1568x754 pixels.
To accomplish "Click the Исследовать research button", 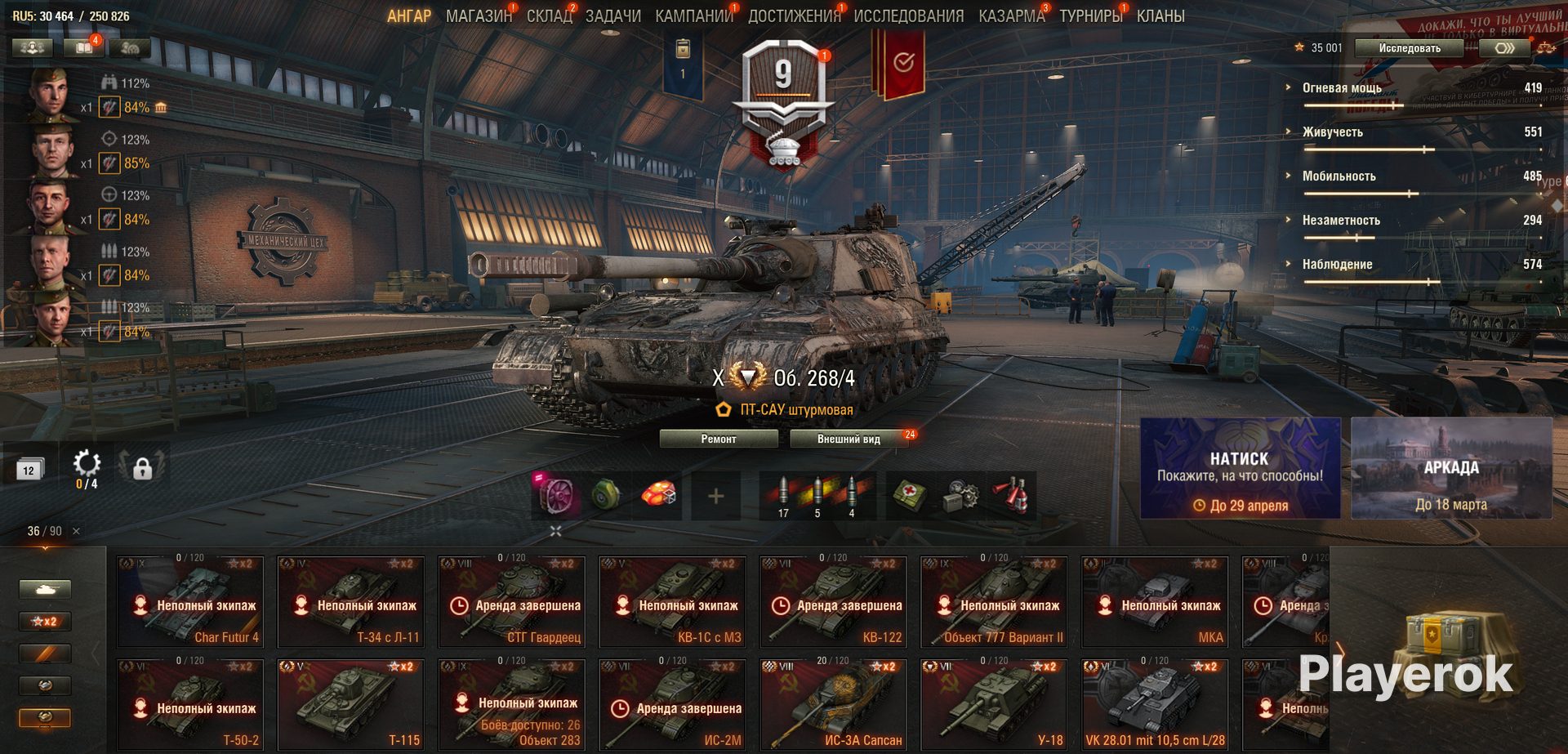I will (x=1410, y=48).
